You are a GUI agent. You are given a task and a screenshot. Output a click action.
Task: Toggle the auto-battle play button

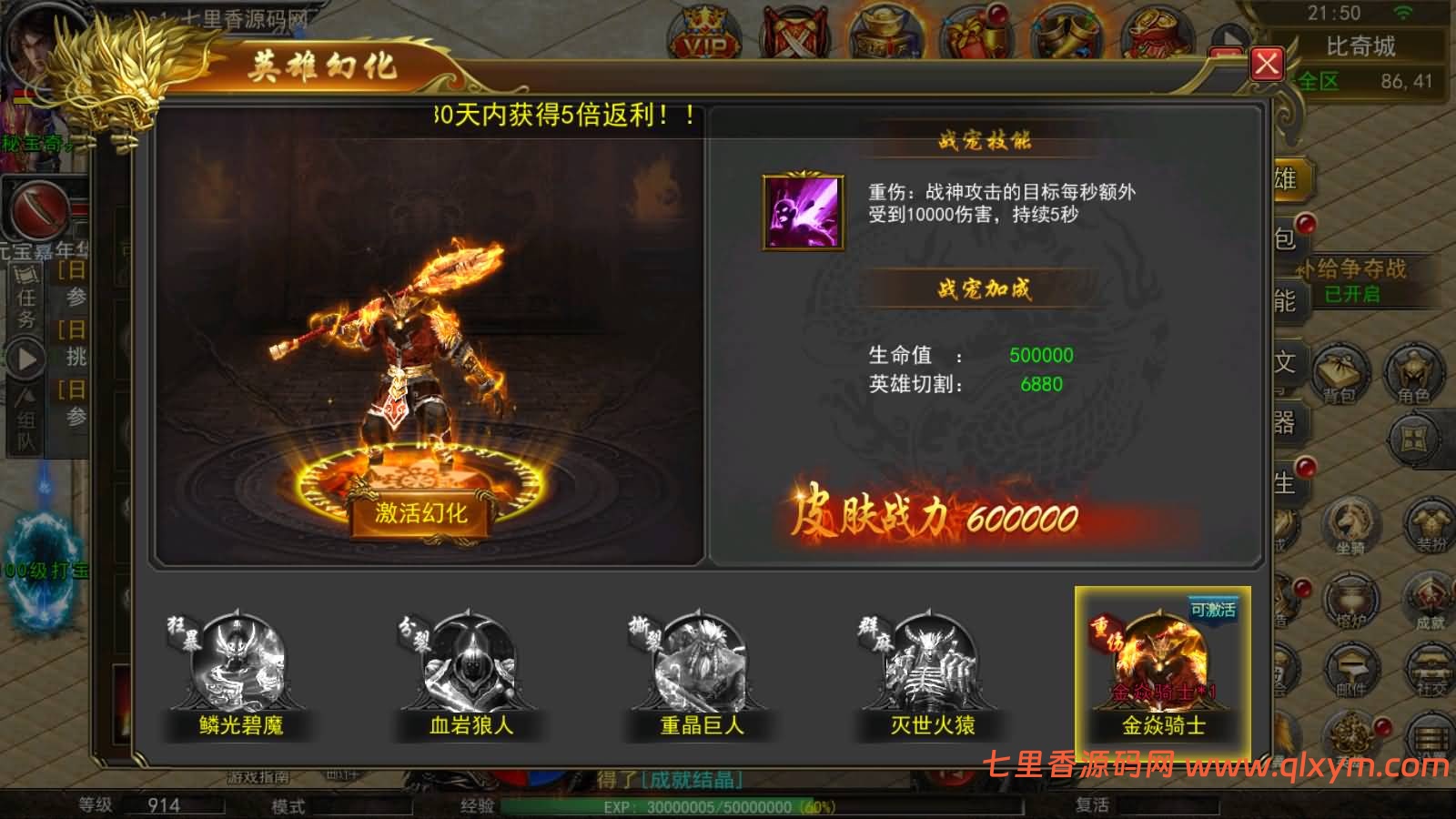point(25,357)
